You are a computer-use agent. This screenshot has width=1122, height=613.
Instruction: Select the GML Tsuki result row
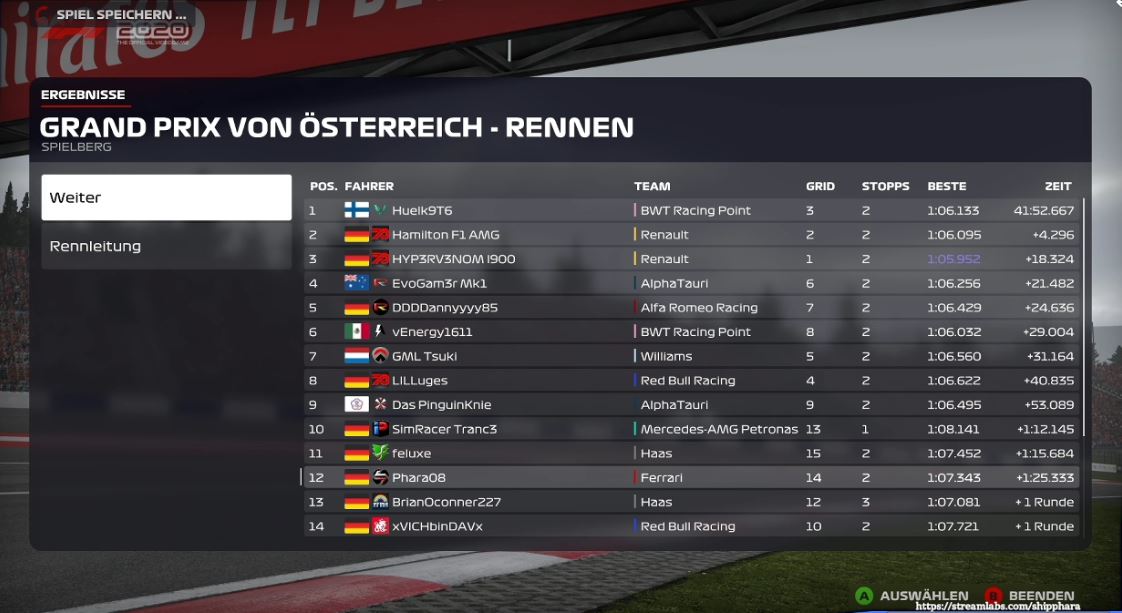pyautogui.click(x=690, y=356)
